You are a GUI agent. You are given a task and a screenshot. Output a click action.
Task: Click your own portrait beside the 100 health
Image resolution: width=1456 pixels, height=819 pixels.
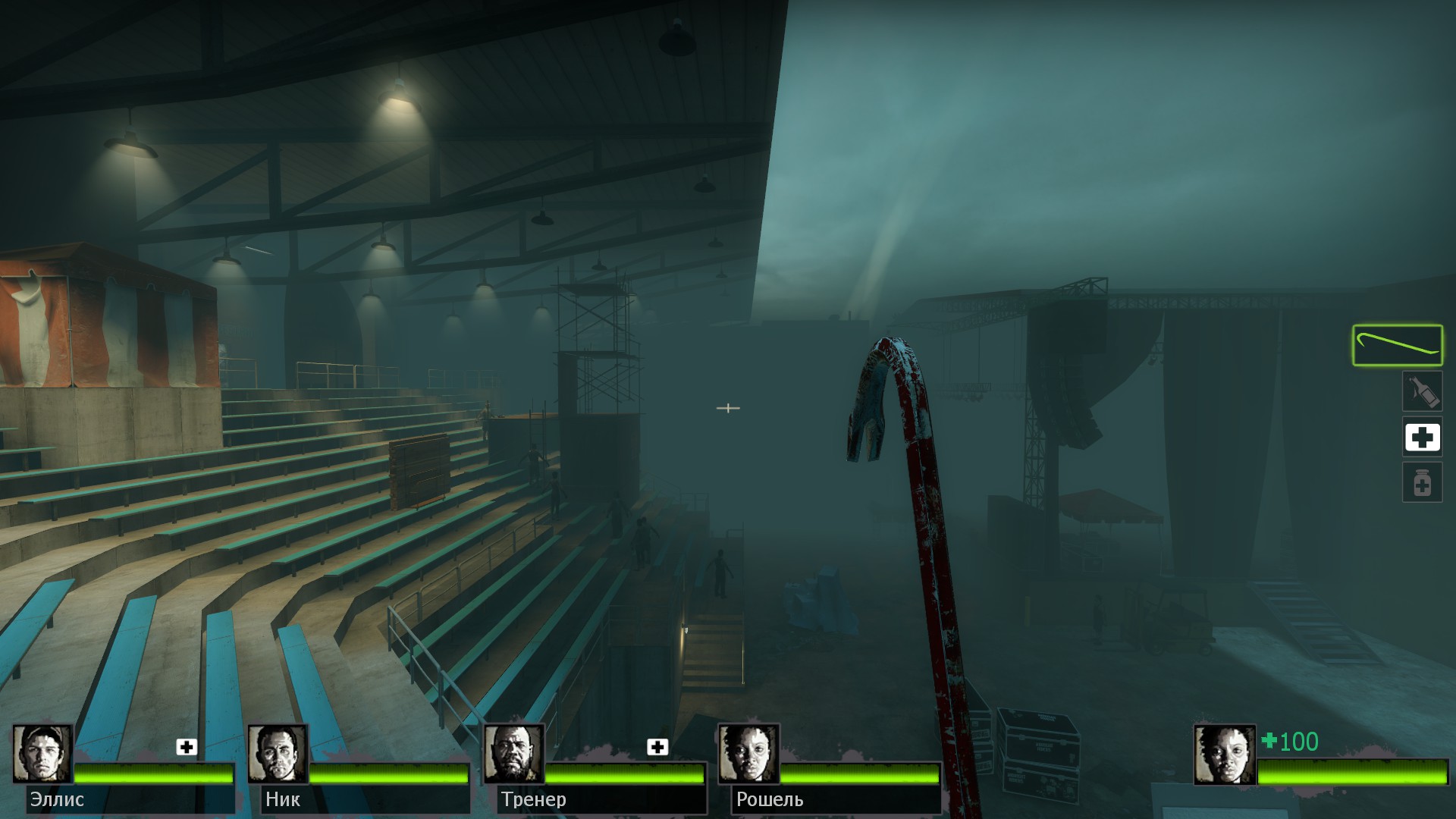tap(1224, 754)
